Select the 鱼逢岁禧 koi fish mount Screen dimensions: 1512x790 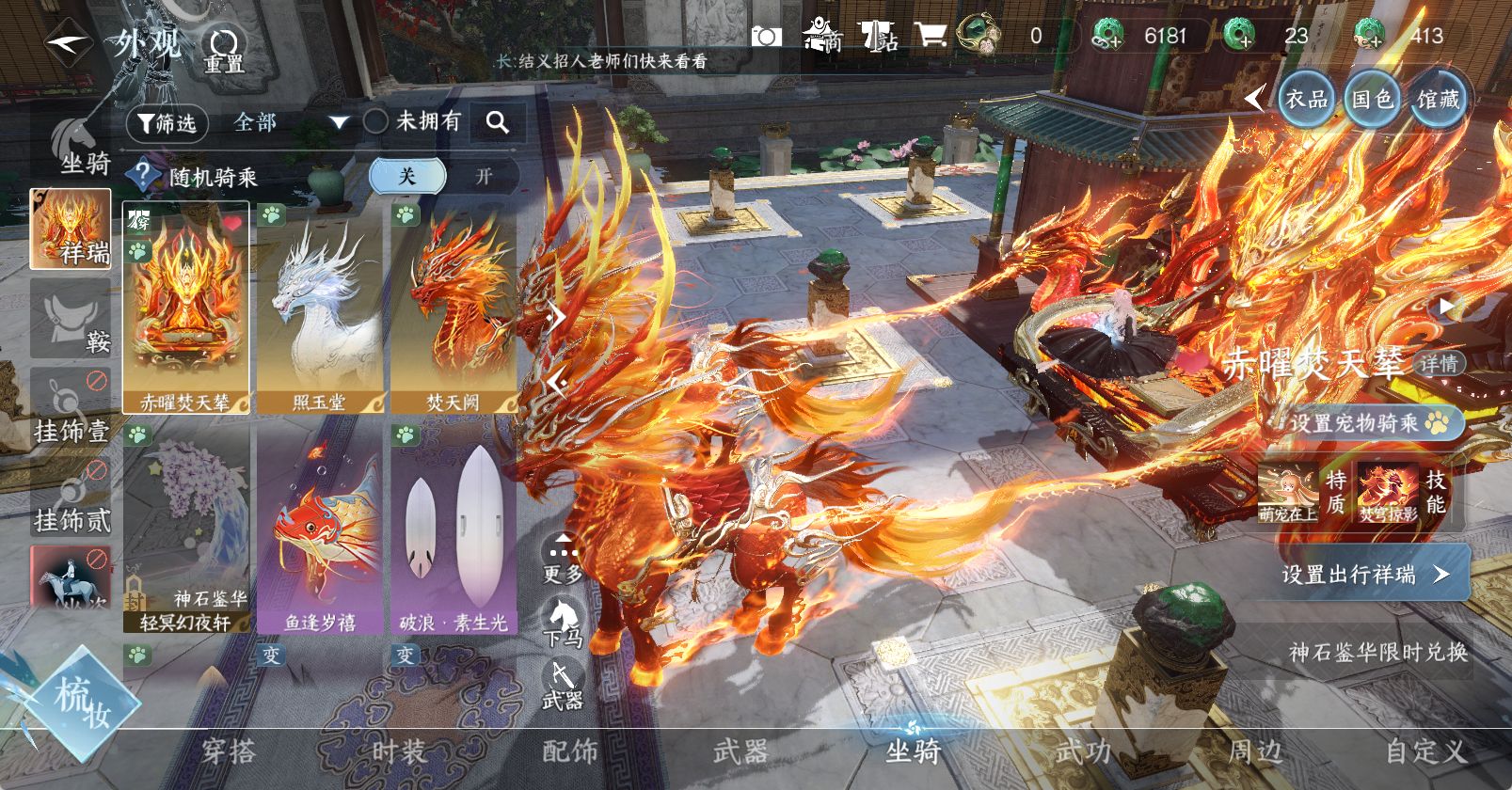click(x=320, y=527)
